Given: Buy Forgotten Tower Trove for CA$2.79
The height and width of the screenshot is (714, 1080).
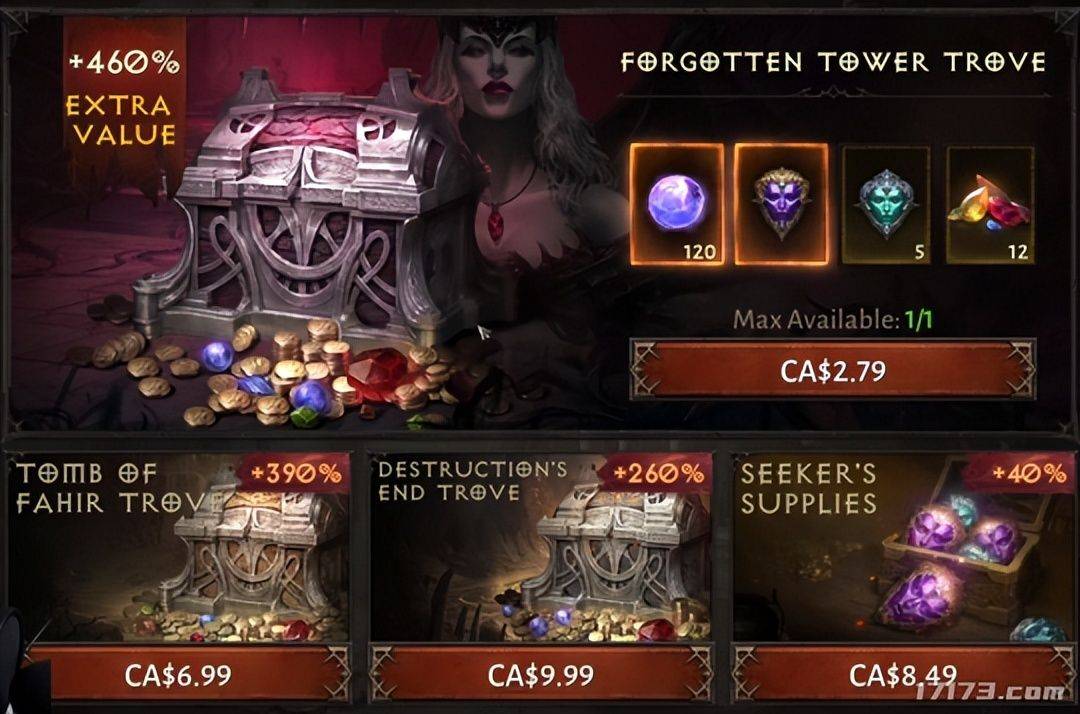Looking at the screenshot, I should pos(832,370).
